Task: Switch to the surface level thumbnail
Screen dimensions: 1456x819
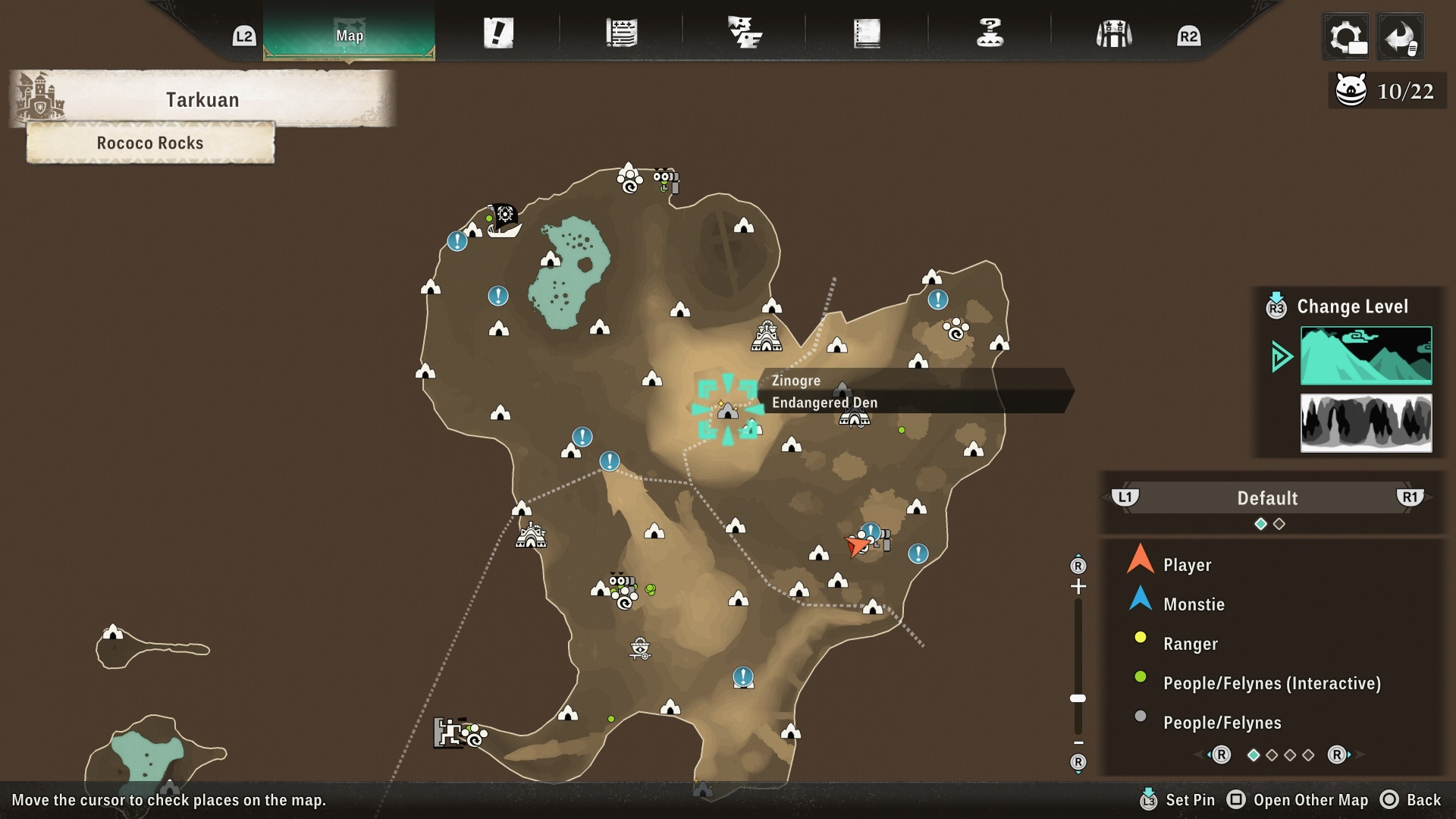Action: pyautogui.click(x=1365, y=355)
